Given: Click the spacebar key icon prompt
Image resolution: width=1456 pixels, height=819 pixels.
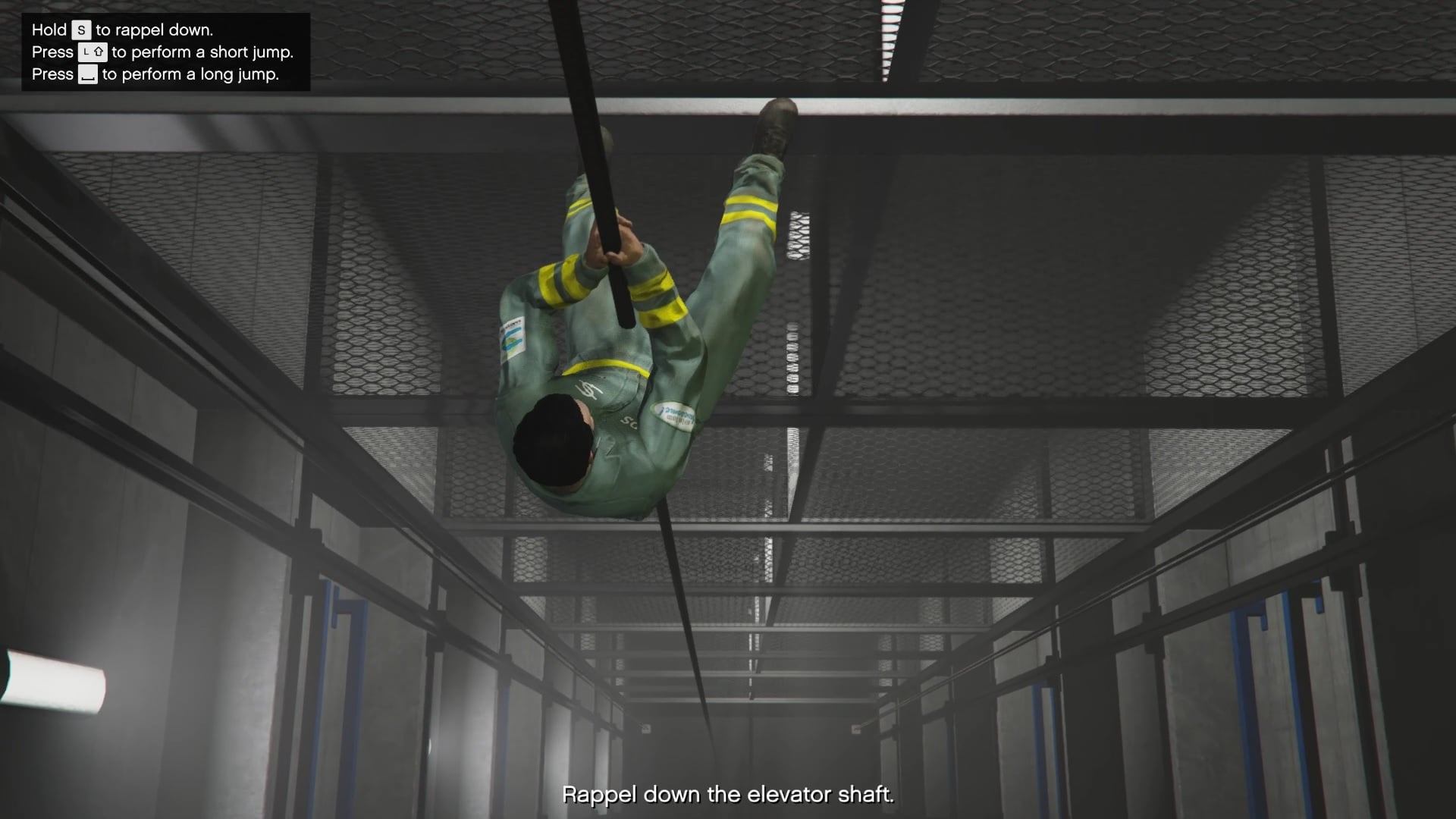Looking at the screenshot, I should (x=89, y=74).
